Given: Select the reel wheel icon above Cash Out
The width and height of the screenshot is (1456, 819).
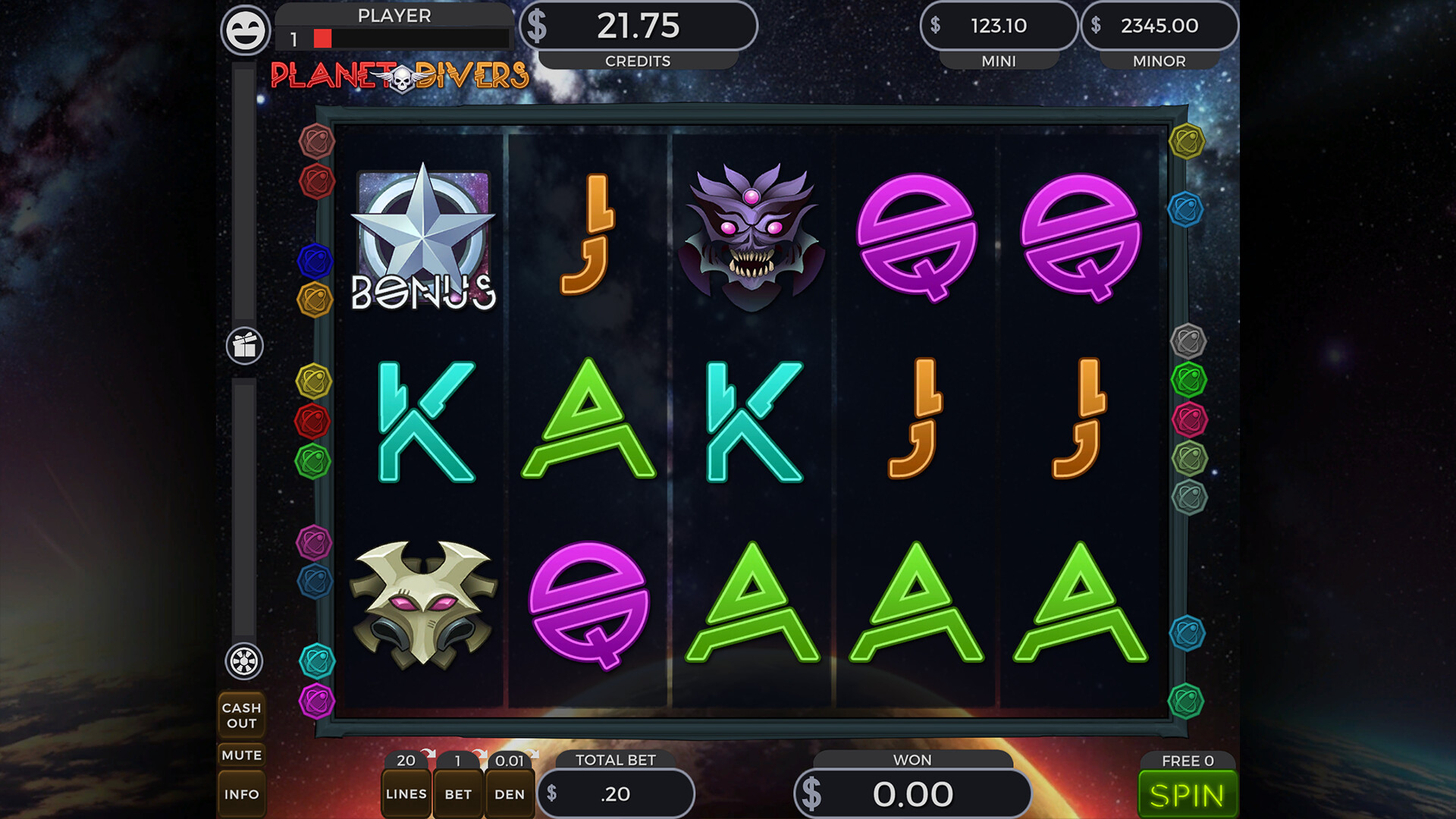Looking at the screenshot, I should tap(243, 661).
